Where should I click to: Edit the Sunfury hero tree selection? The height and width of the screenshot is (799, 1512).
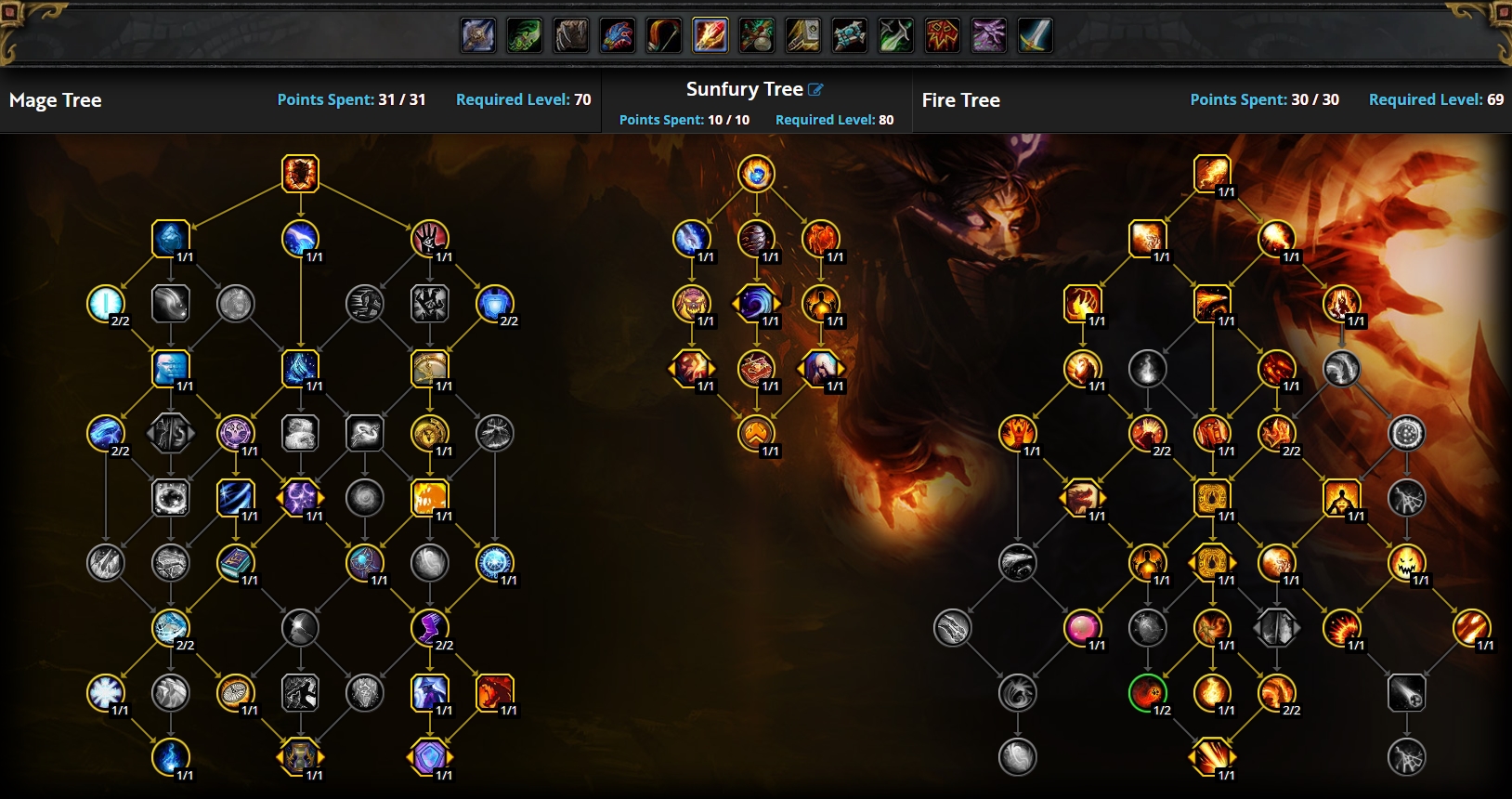coord(815,90)
